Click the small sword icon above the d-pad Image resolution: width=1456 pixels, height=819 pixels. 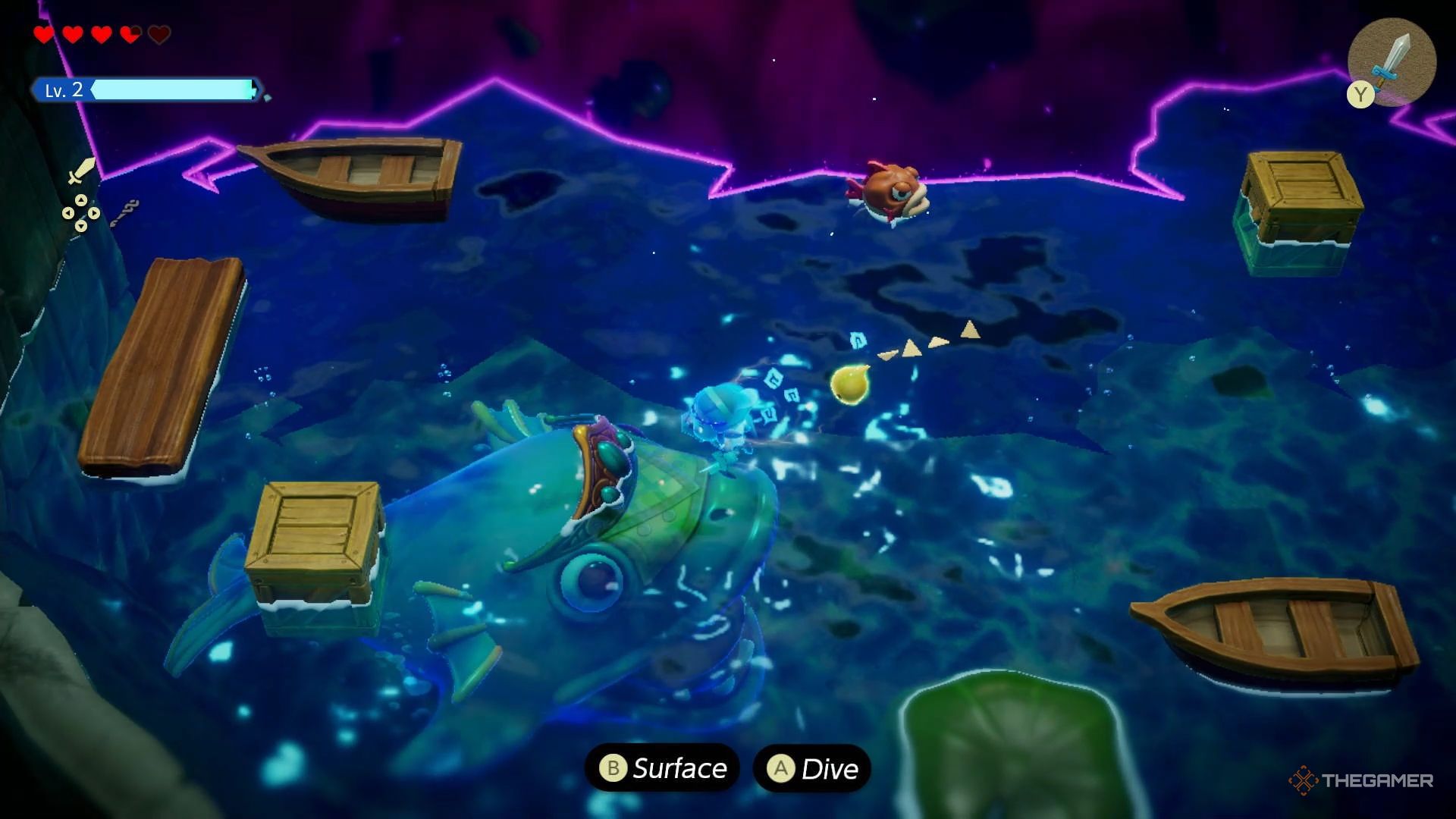coord(81,171)
